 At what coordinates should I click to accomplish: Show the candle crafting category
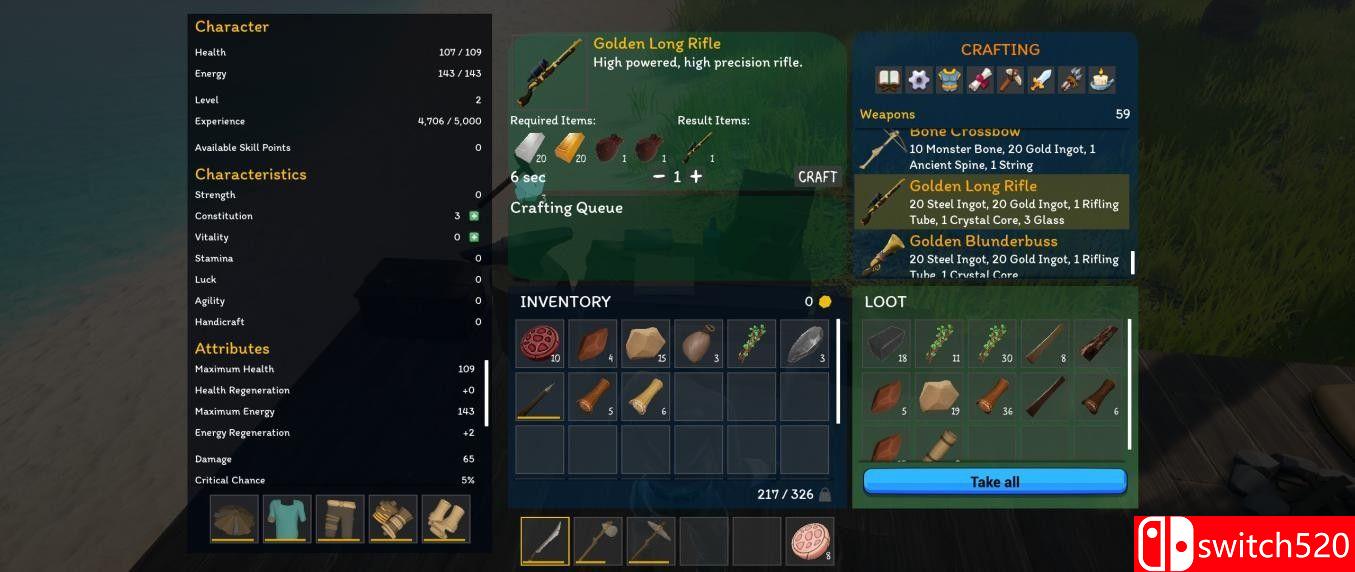pos(1102,80)
